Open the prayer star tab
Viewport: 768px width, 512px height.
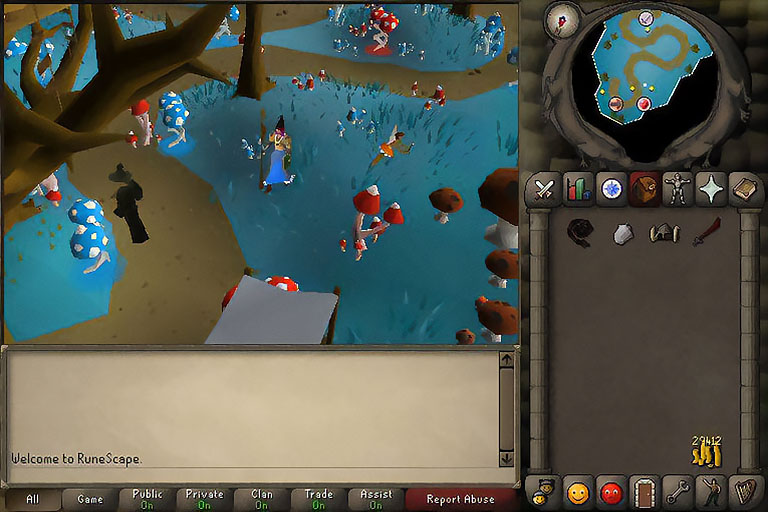[711, 189]
